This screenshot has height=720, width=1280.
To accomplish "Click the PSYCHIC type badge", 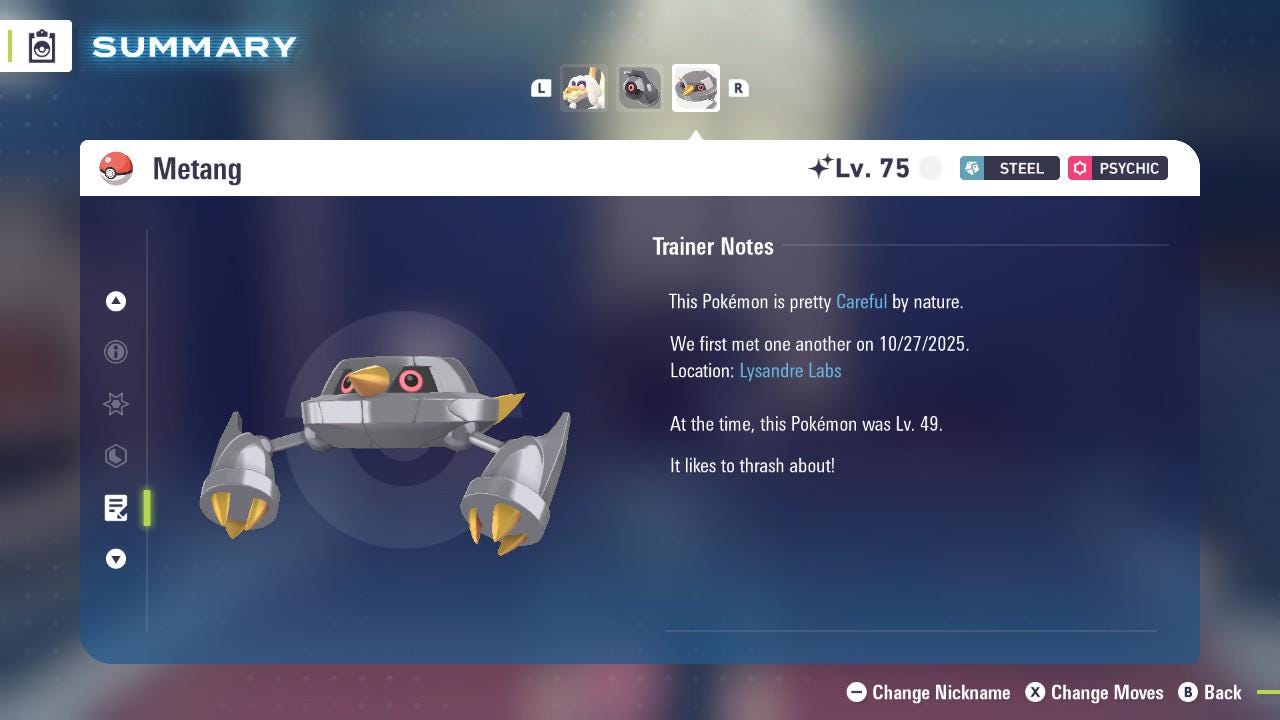I will (x=1117, y=168).
